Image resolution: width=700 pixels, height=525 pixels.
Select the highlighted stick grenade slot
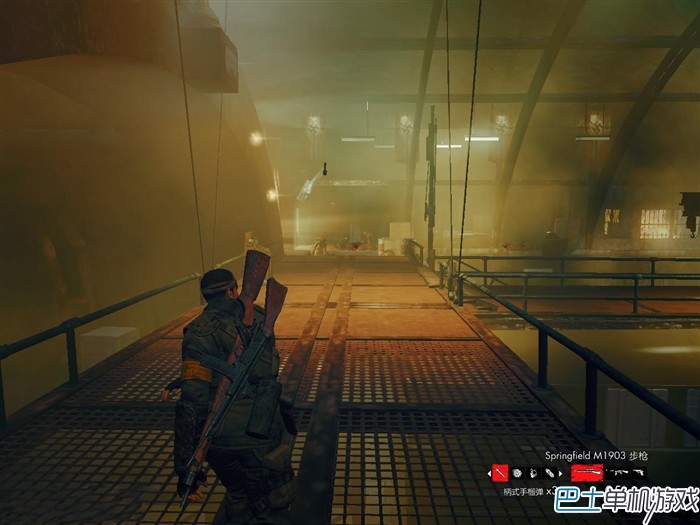[x=500, y=473]
